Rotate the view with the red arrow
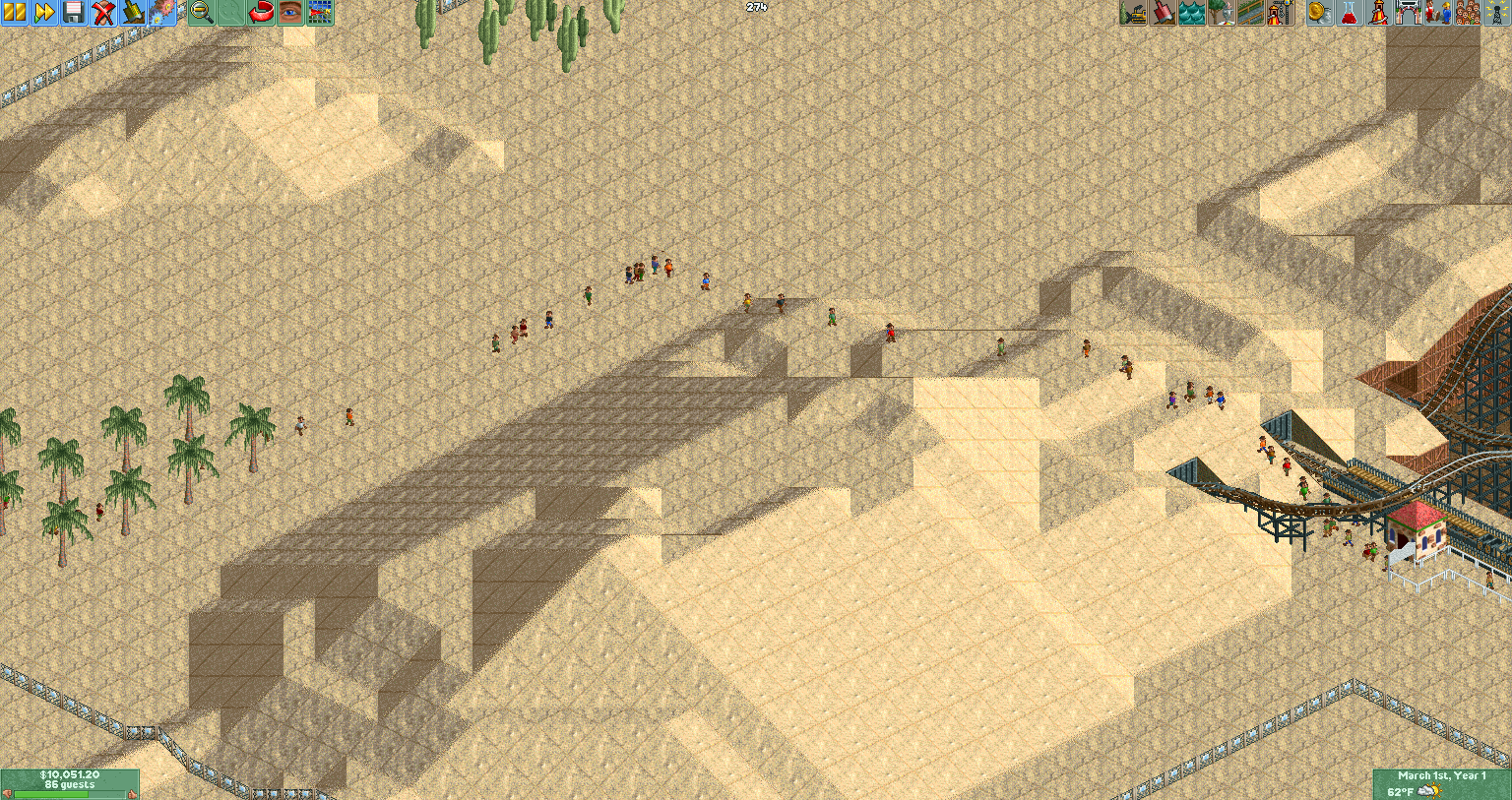 click(268, 14)
